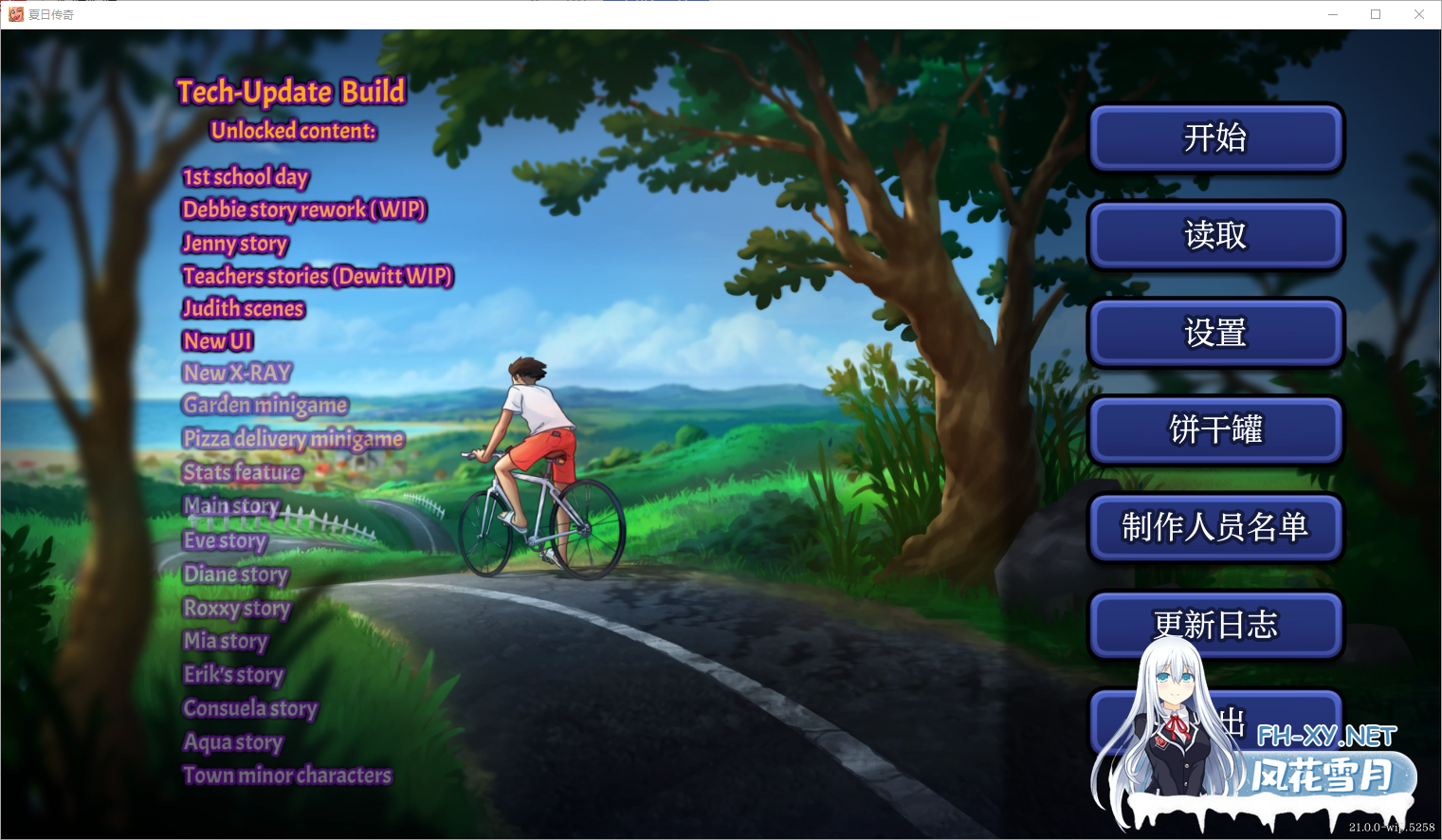Open the 更新日志 changelog
Screen dimensions: 1442x840
[x=1216, y=626]
